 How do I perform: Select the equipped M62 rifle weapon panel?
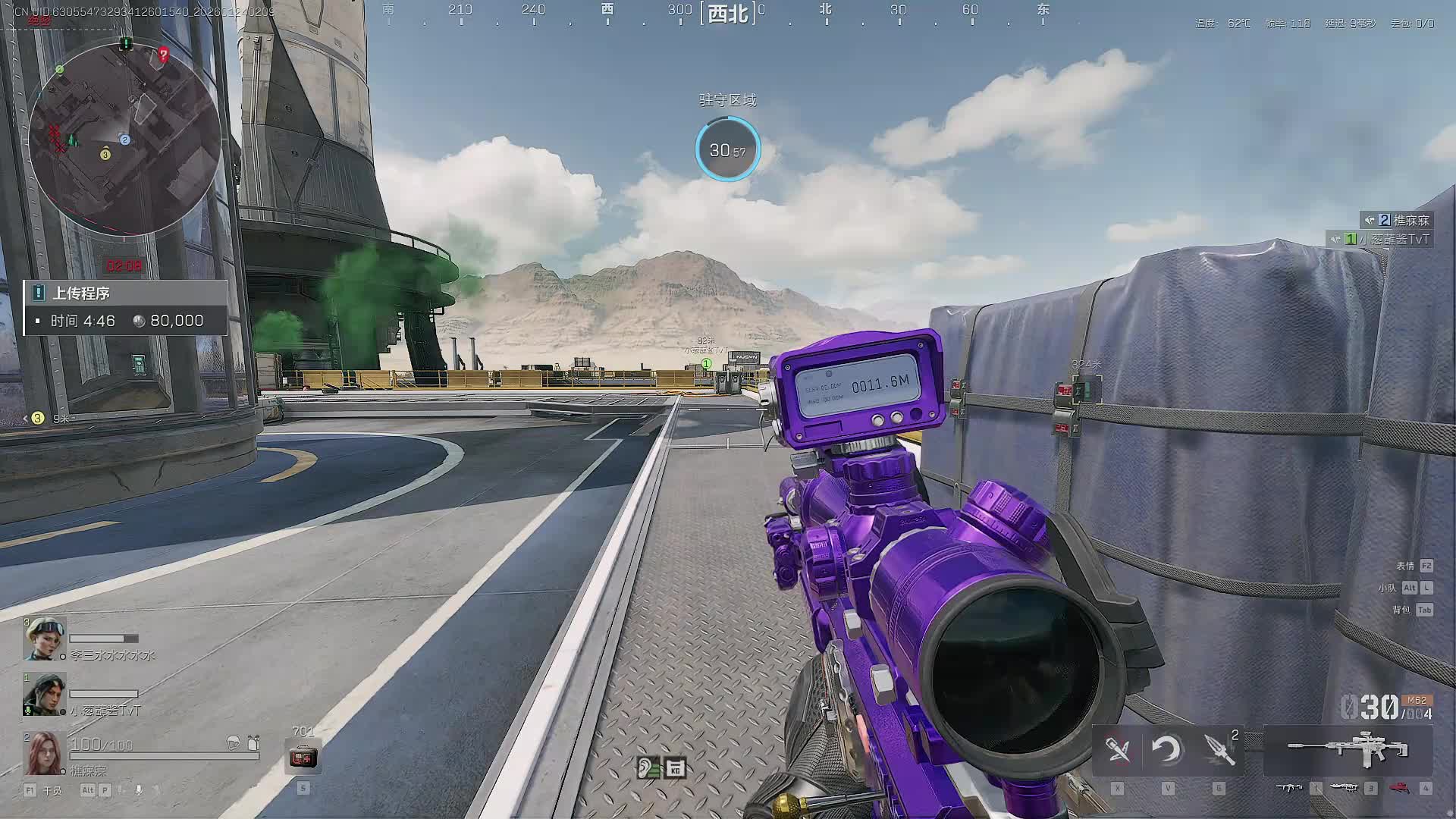pos(1348,750)
